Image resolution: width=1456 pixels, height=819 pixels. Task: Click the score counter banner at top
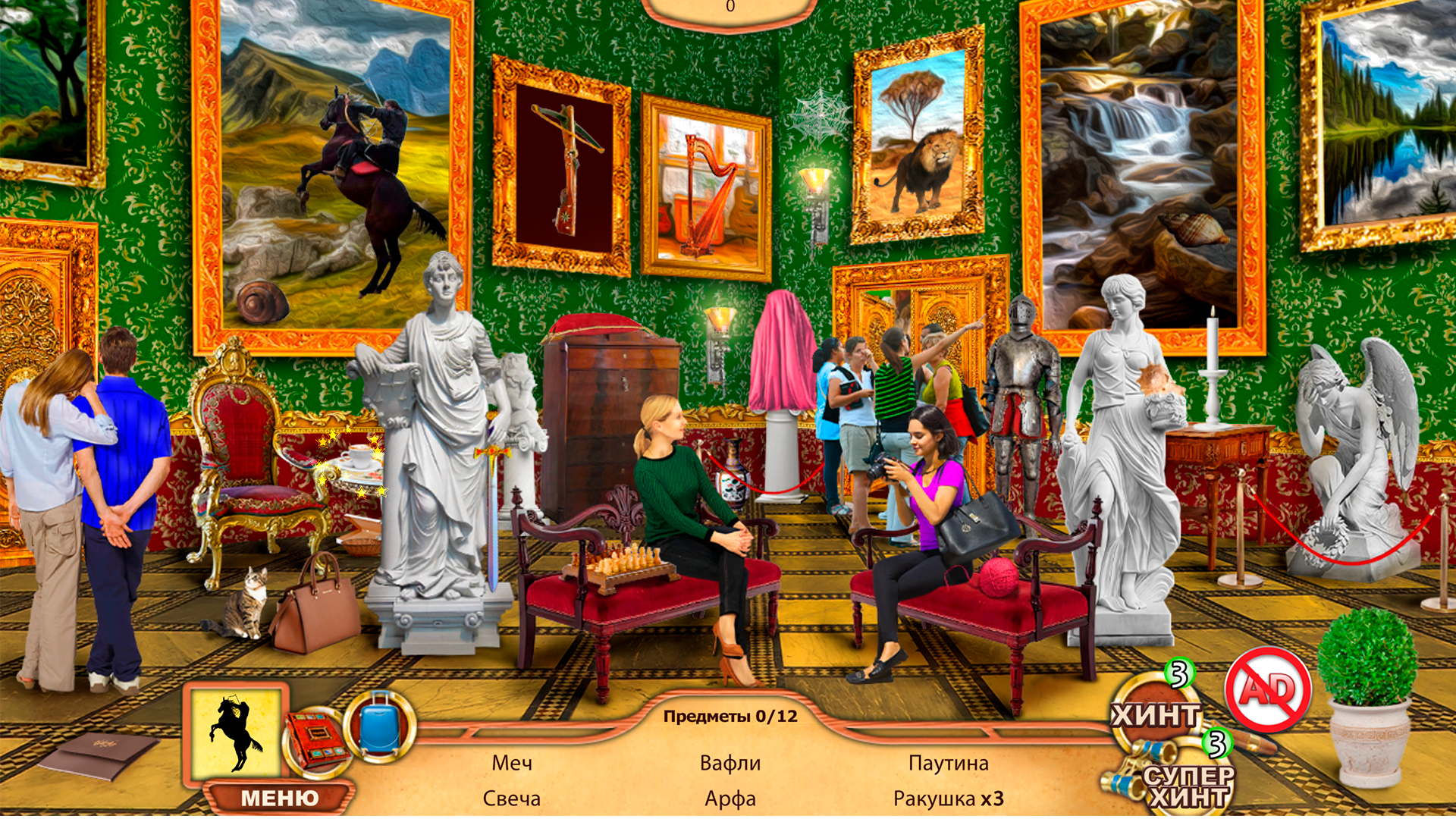click(x=730, y=6)
